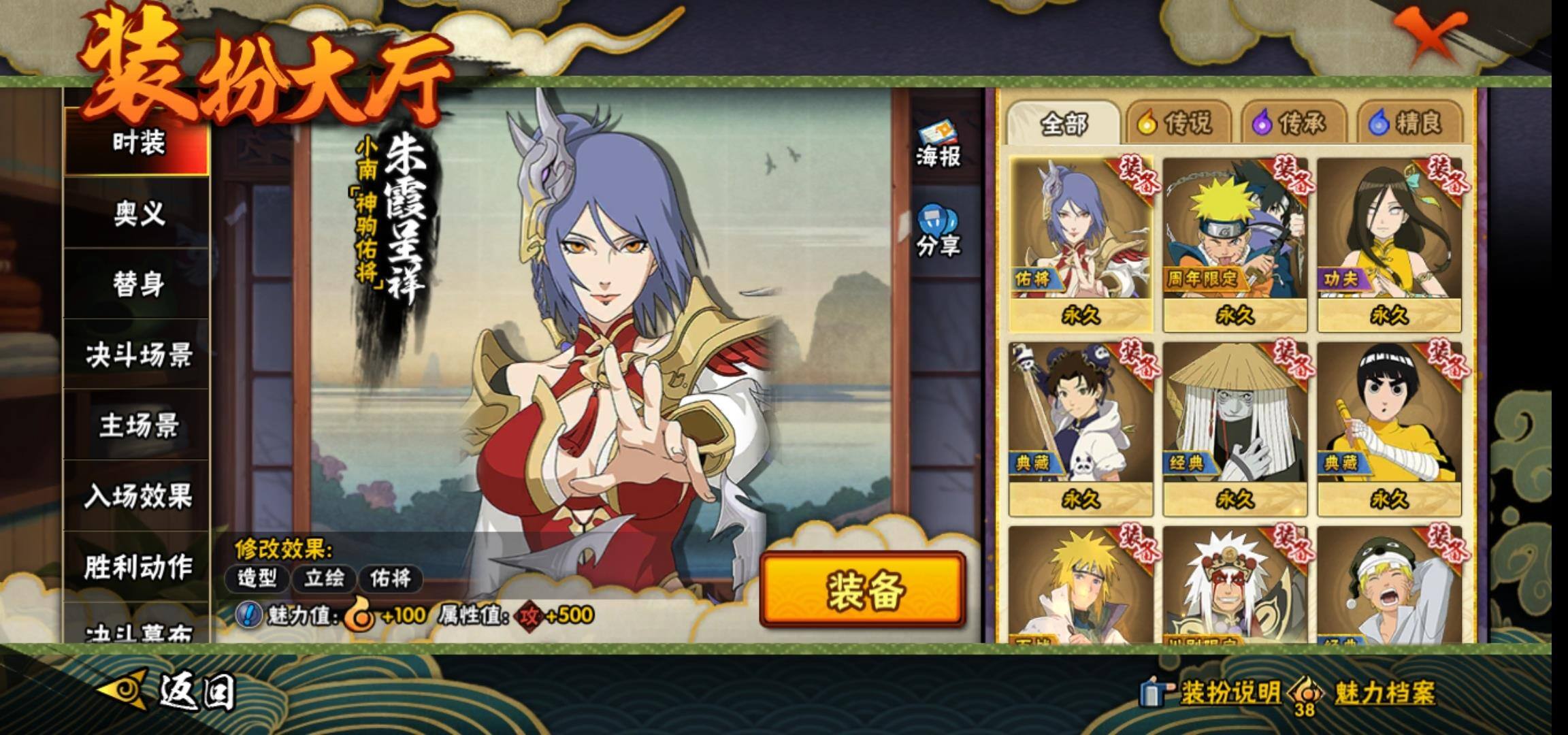Open the 决斗场景 category

click(x=138, y=355)
